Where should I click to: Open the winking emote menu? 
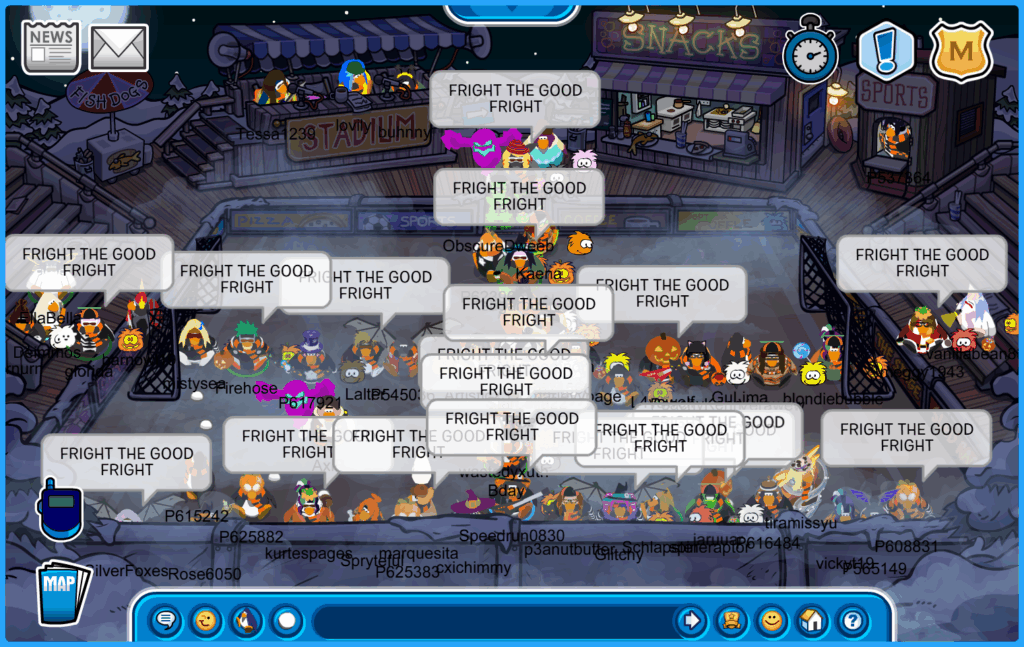click(206, 621)
